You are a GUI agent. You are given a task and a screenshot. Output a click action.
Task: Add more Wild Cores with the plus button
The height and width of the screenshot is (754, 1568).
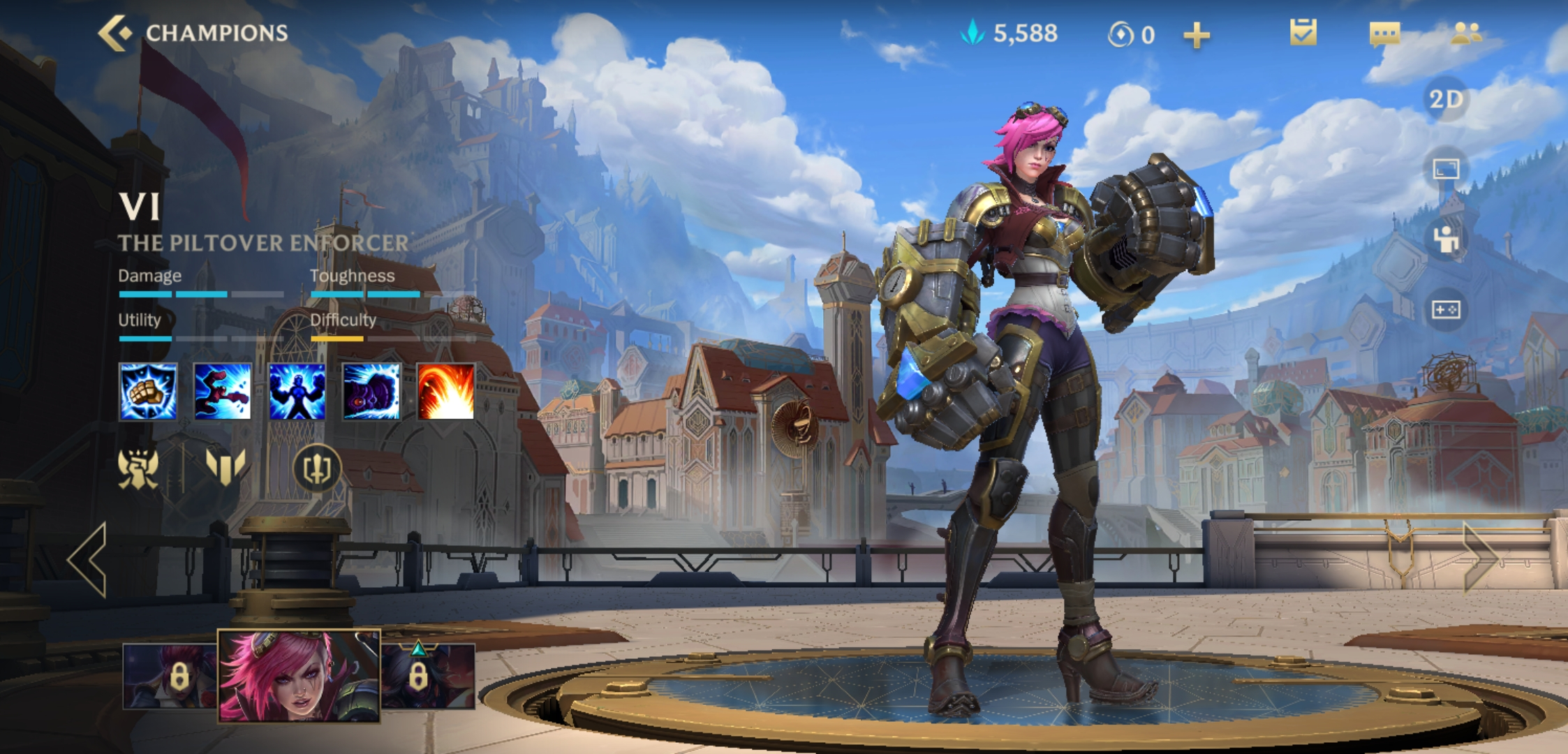pos(1196,35)
